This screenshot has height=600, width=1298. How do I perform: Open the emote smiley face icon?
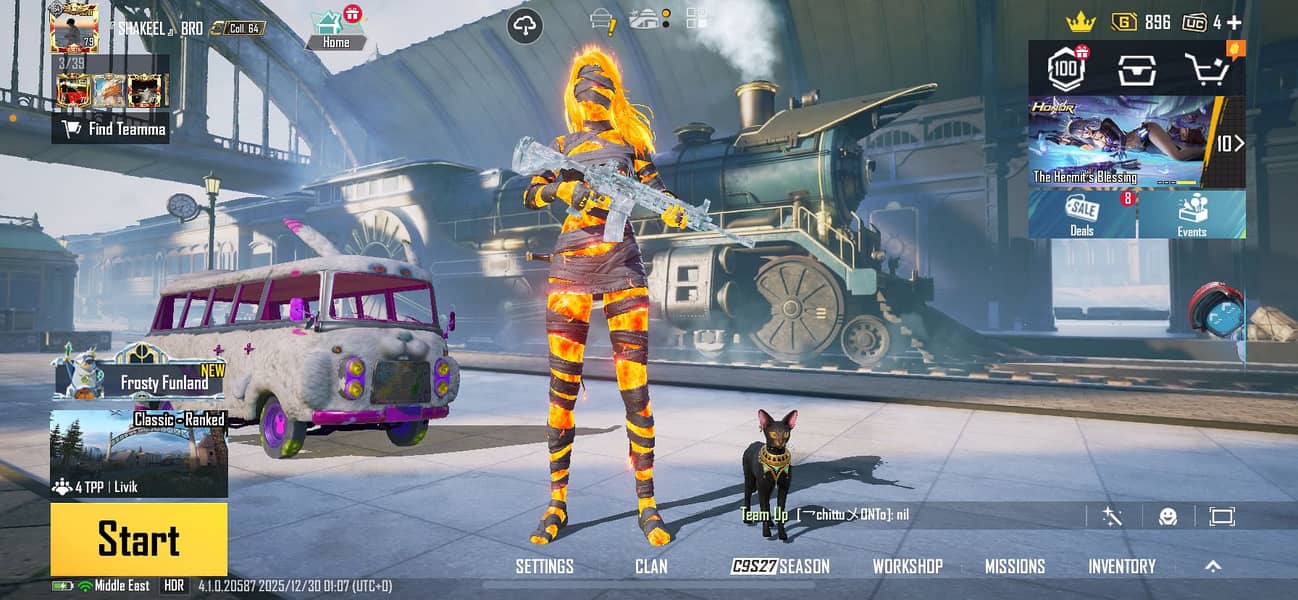1168,516
